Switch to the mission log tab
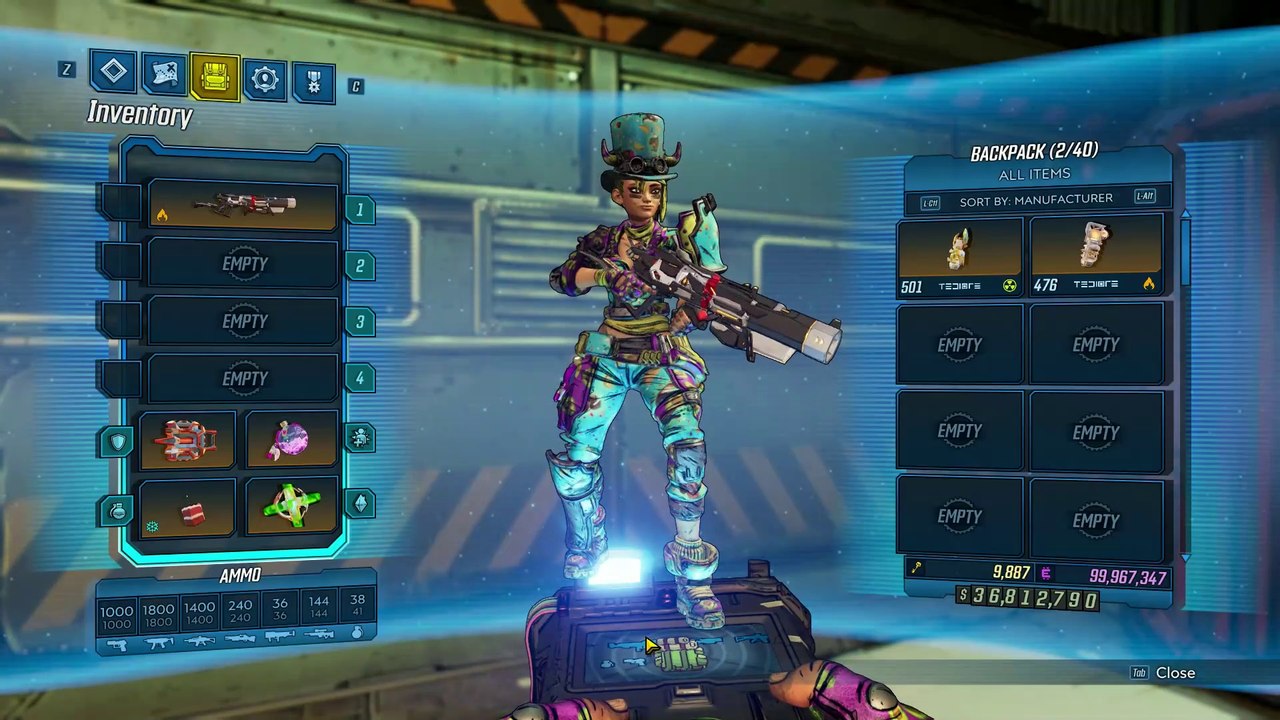The width and height of the screenshot is (1280, 720). 113,71
